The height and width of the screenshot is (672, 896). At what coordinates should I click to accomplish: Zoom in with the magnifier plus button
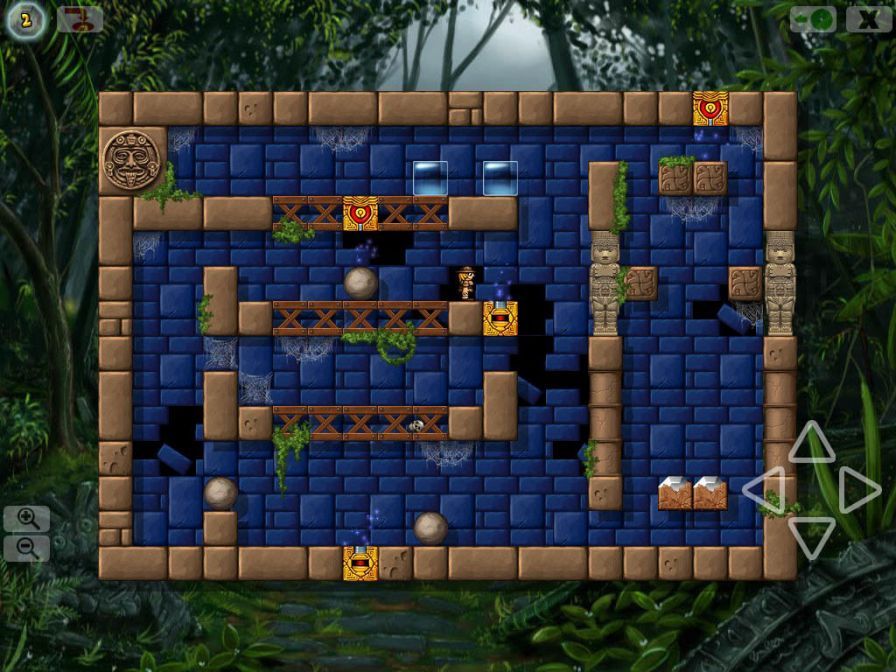[27, 518]
